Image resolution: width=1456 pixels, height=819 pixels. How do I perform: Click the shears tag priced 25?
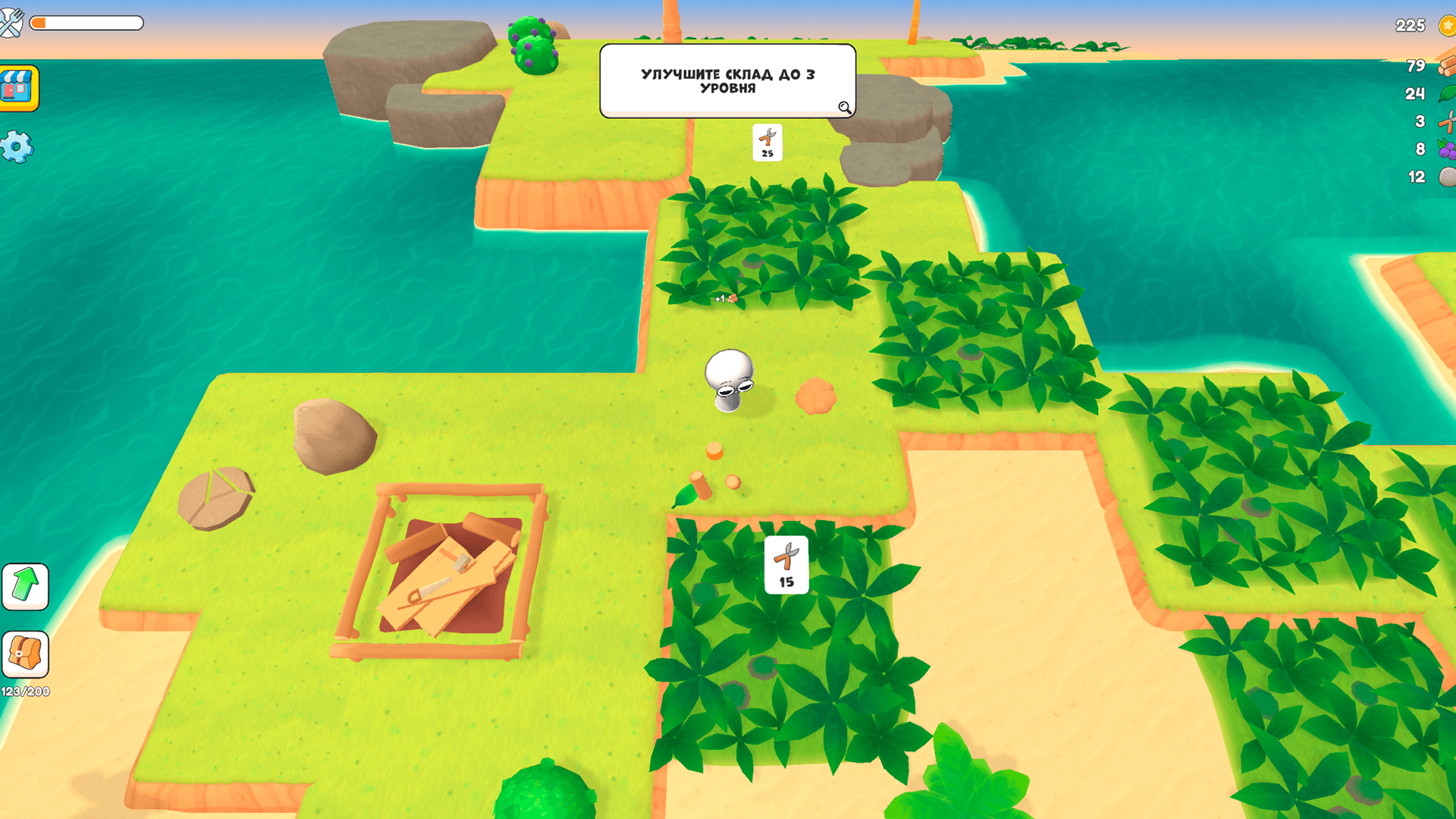pos(766,140)
